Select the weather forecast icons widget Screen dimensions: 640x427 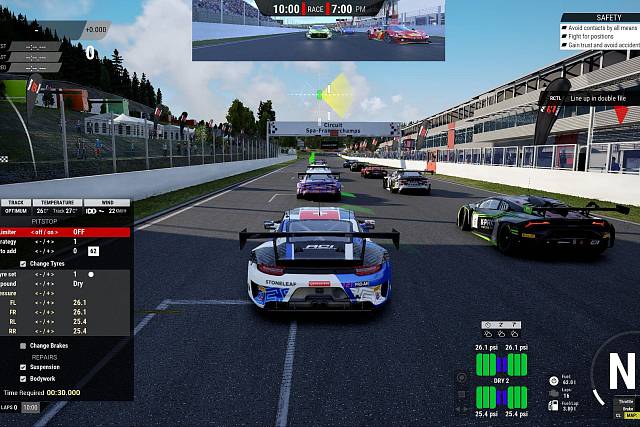tap(500, 325)
